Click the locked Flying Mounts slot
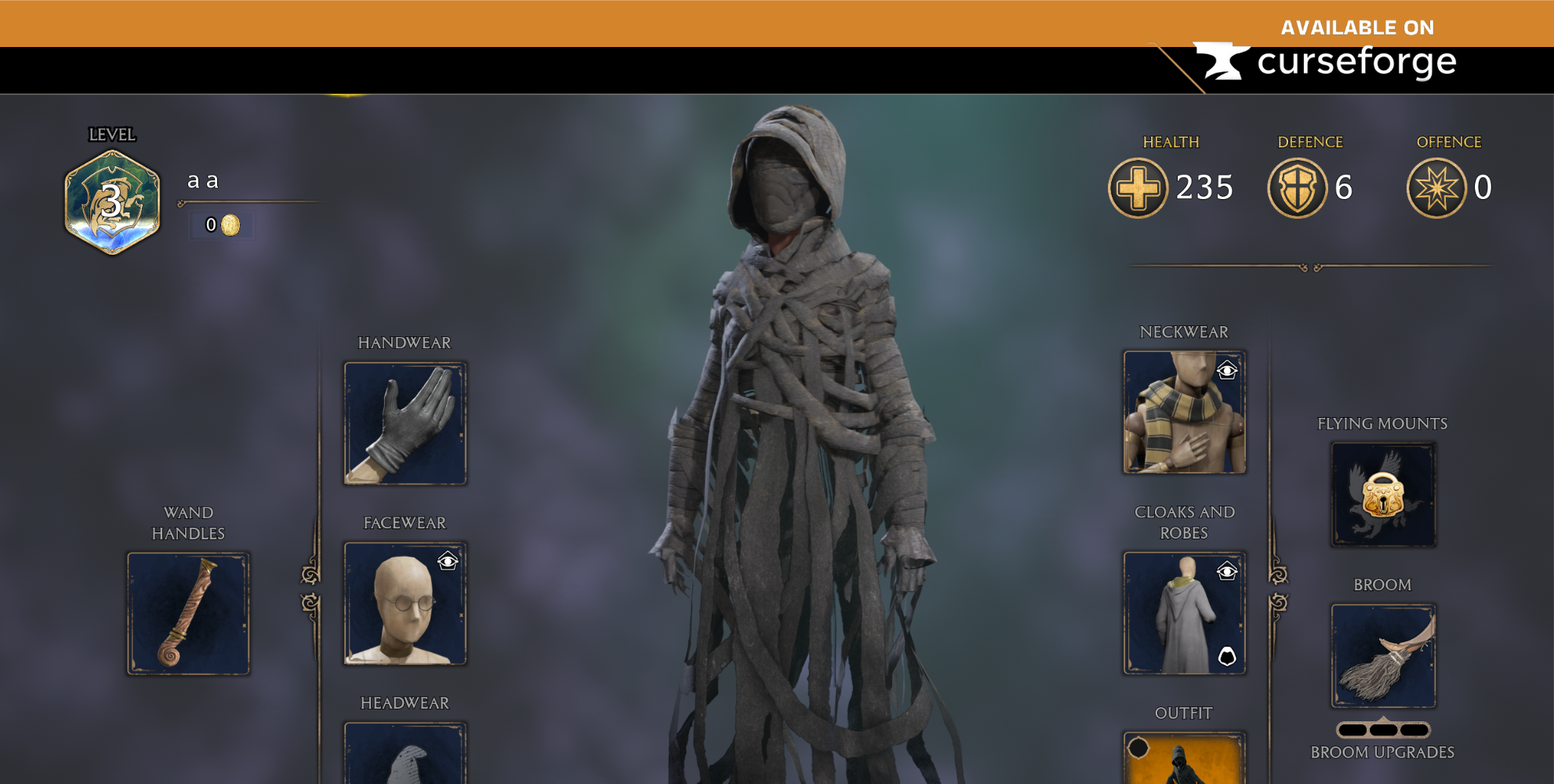 click(1382, 494)
